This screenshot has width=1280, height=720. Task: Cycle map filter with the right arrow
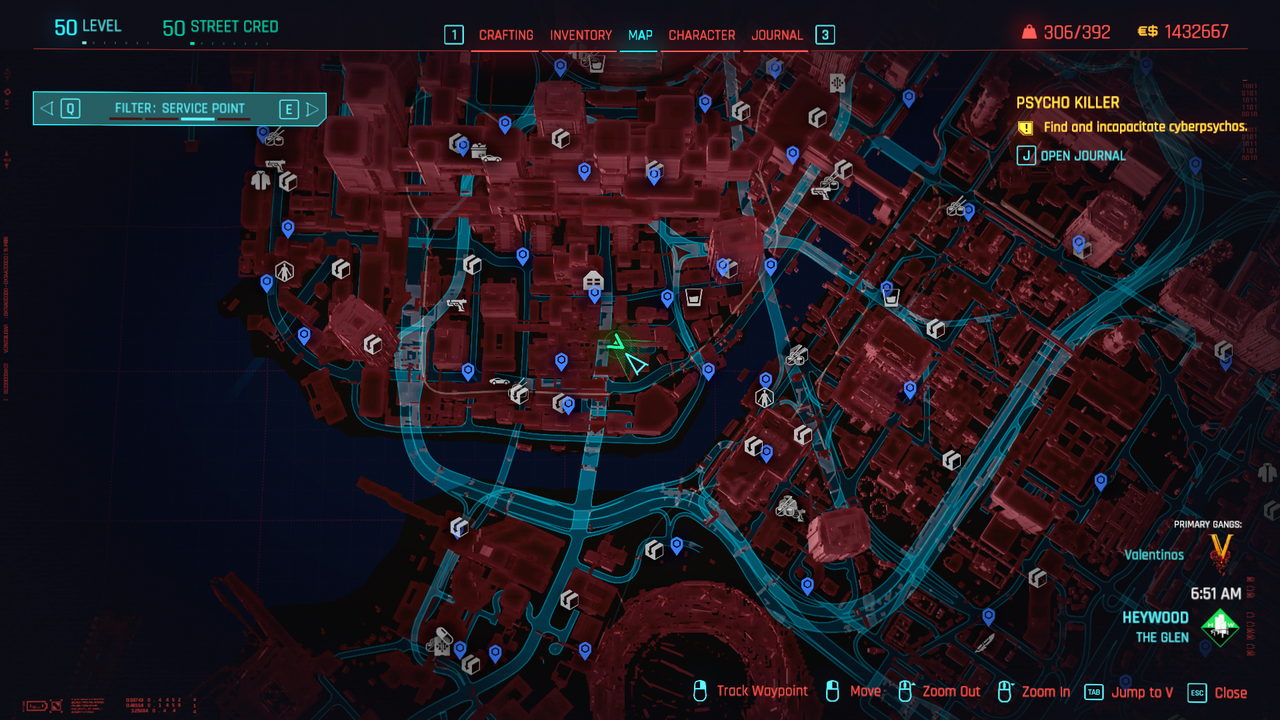[x=312, y=108]
